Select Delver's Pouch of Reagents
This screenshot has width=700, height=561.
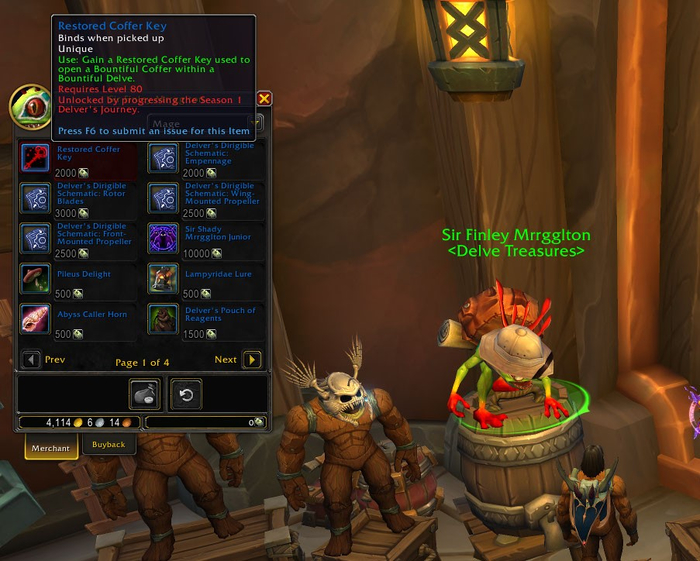pos(164,319)
